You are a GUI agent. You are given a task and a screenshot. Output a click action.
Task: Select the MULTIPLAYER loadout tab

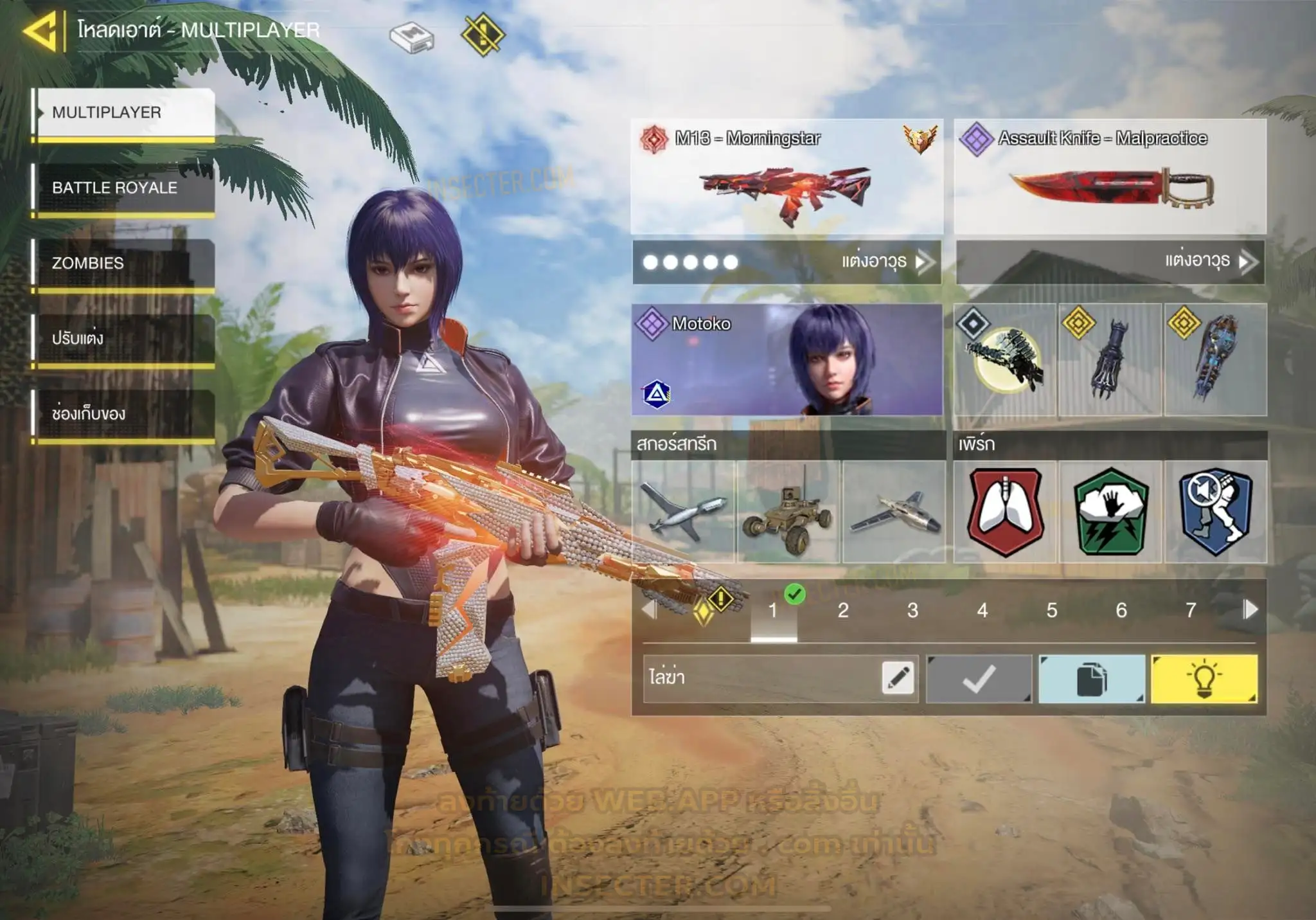[125, 113]
